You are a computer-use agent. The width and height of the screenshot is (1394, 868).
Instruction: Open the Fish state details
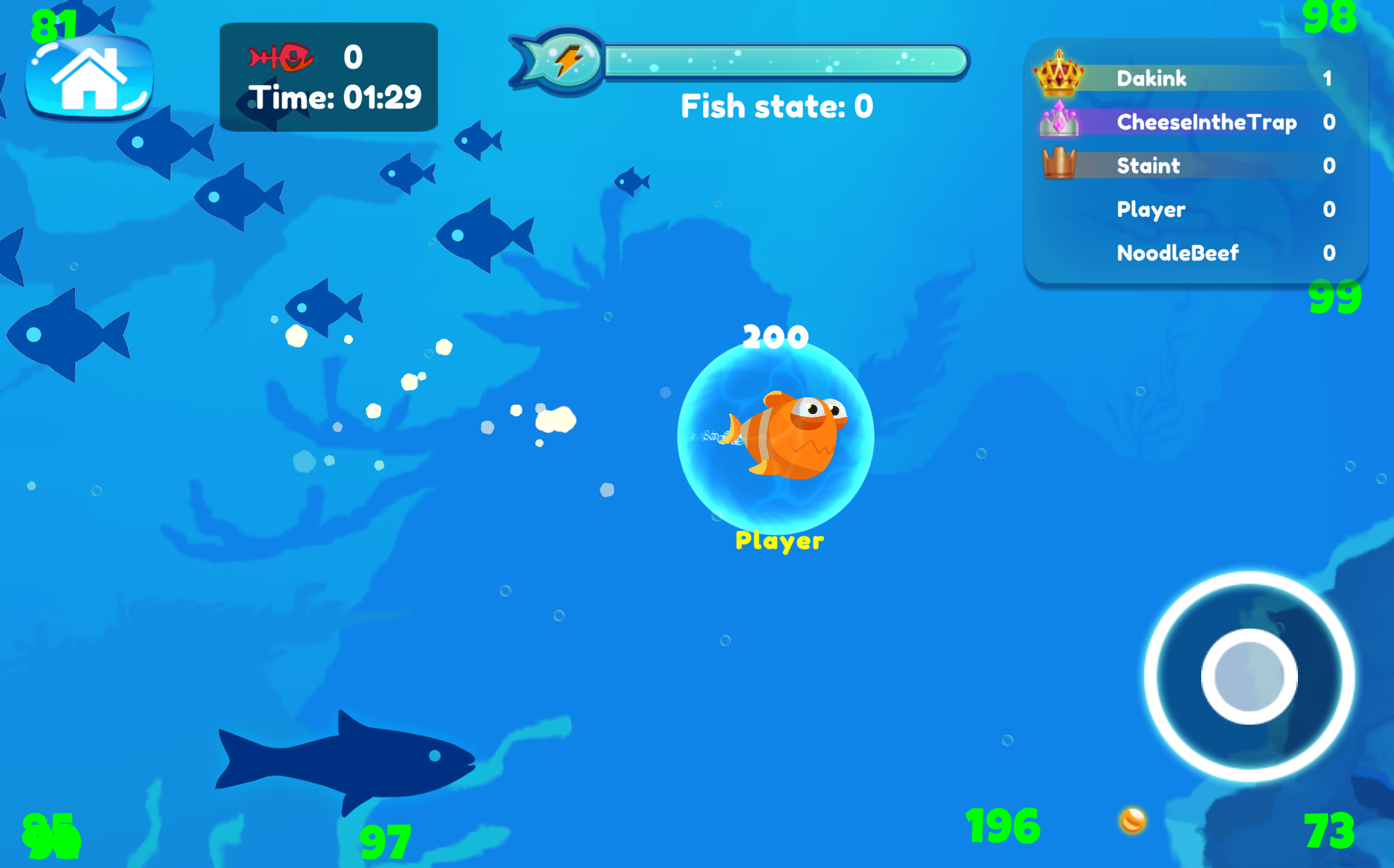pos(773,106)
